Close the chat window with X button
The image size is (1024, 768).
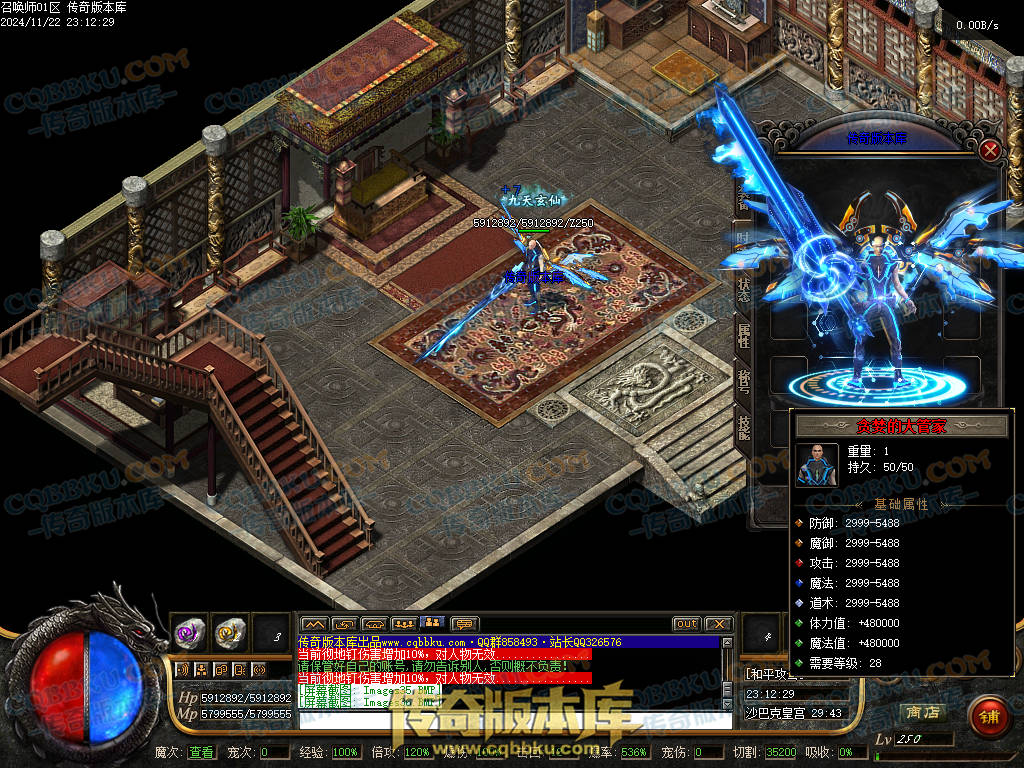pyautogui.click(x=719, y=624)
